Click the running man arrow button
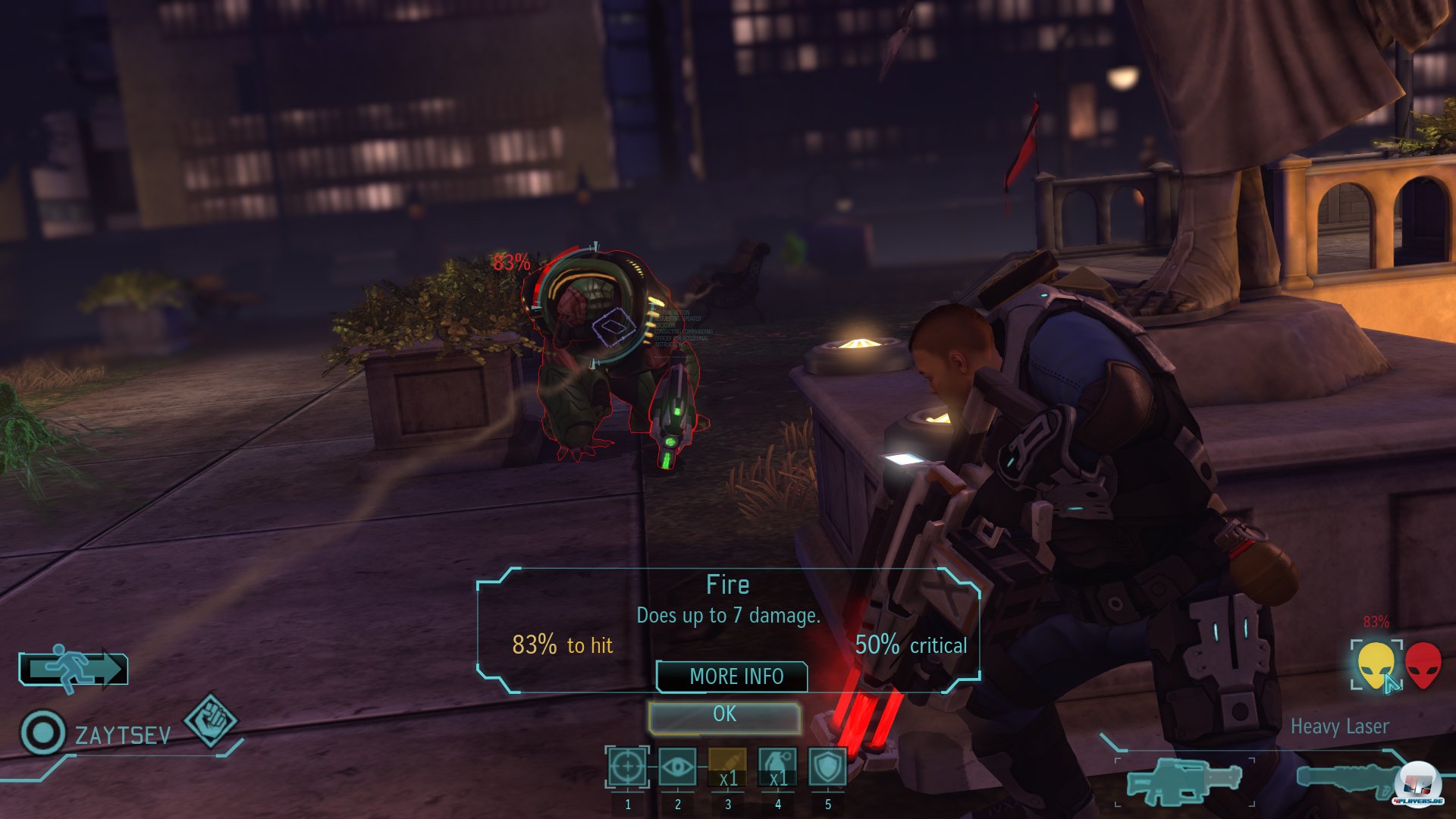 click(74, 669)
